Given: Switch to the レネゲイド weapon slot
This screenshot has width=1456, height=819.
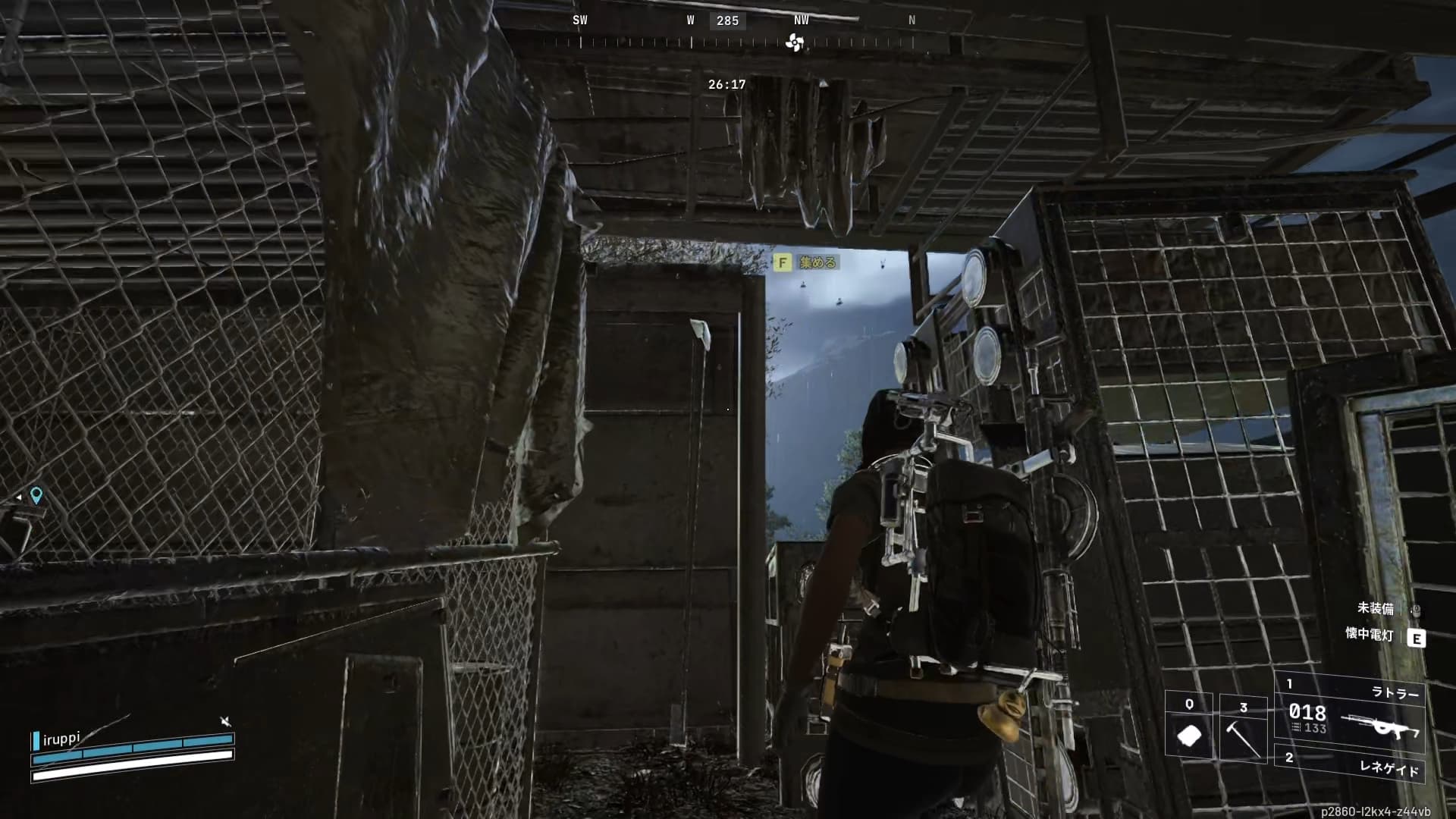Looking at the screenshot, I should [x=1351, y=764].
